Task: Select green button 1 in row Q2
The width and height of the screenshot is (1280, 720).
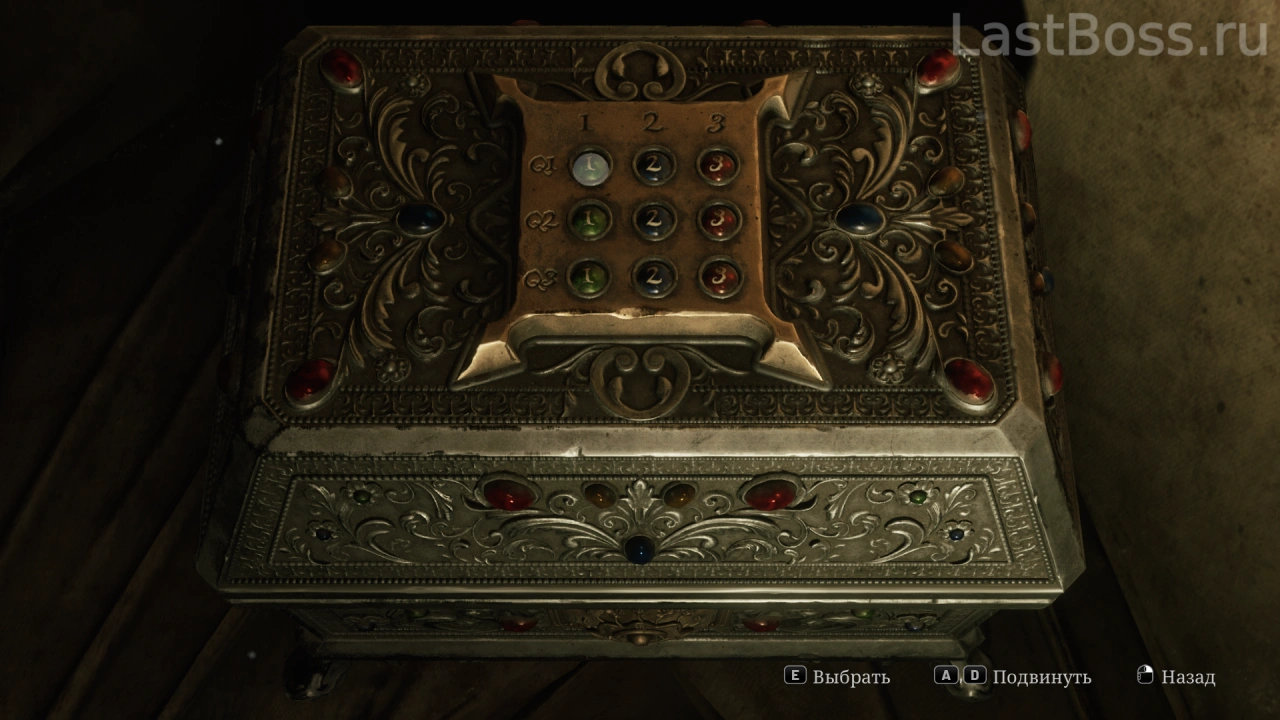Action: point(591,220)
